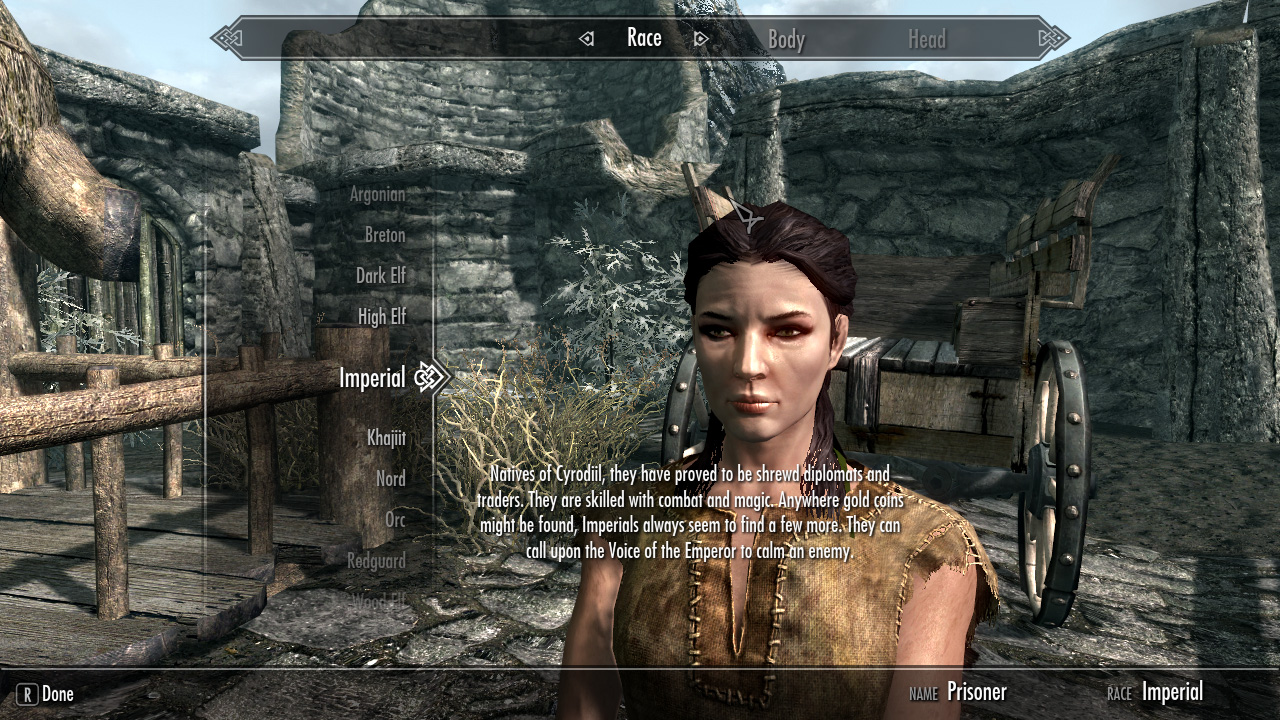Viewport: 1280px width, 720px height.
Task: Click the left arrow beside Race
Action: pyautogui.click(x=587, y=39)
